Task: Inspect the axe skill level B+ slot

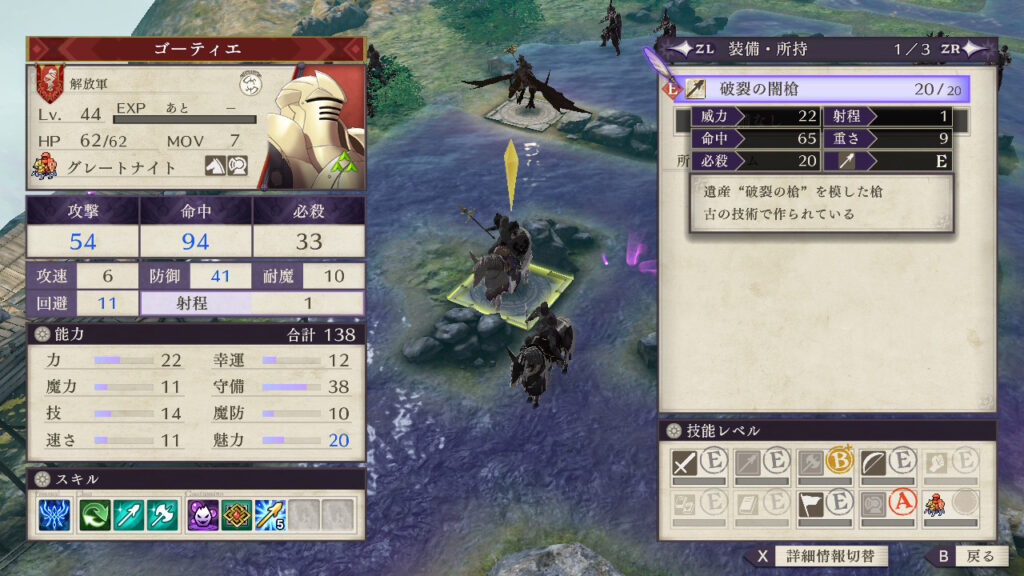Action: pos(825,462)
